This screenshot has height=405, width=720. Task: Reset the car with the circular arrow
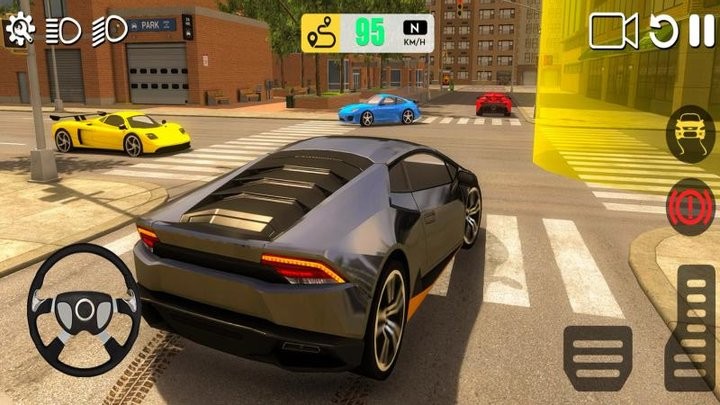coord(664,32)
